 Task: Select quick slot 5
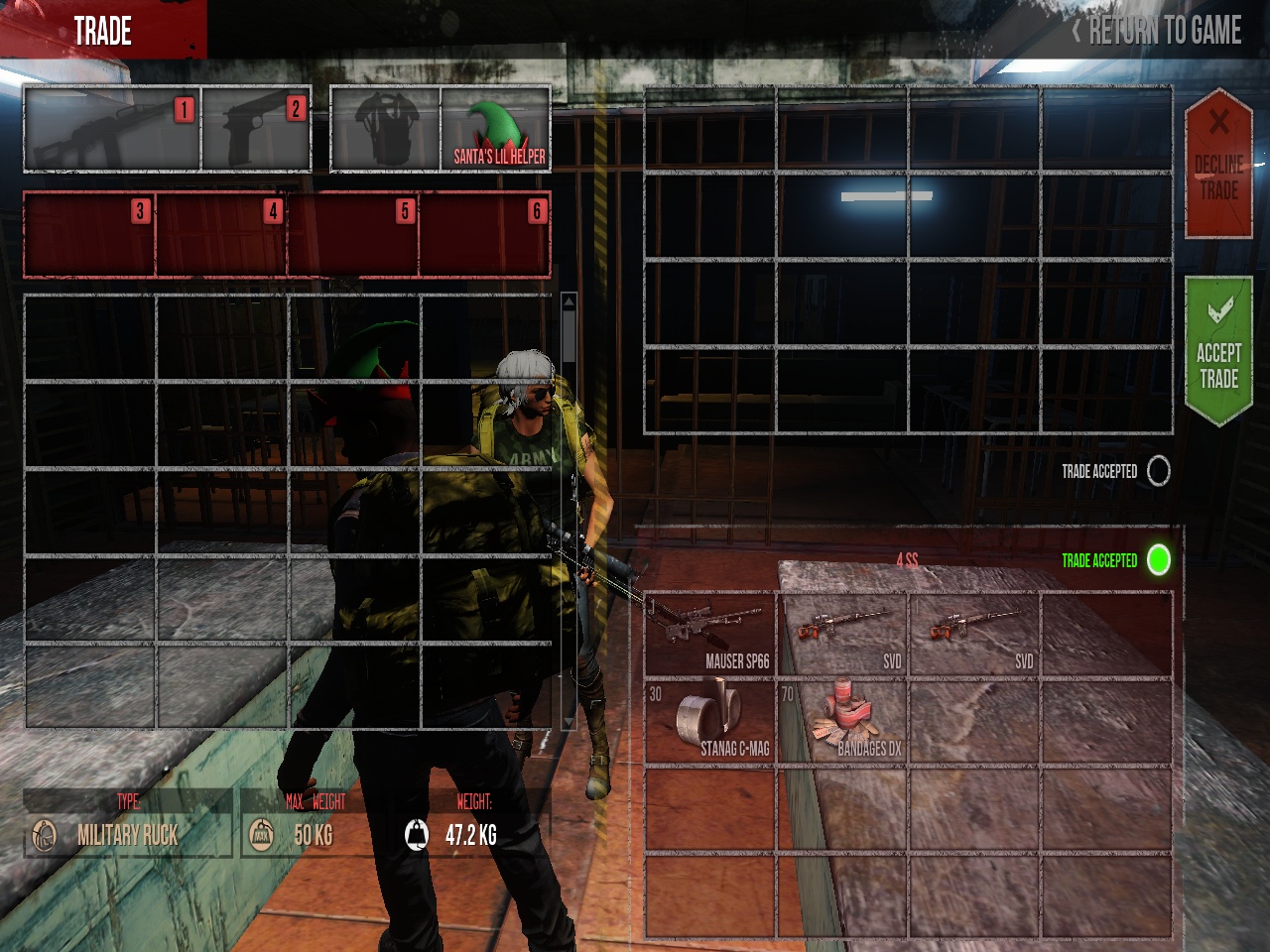click(x=353, y=234)
